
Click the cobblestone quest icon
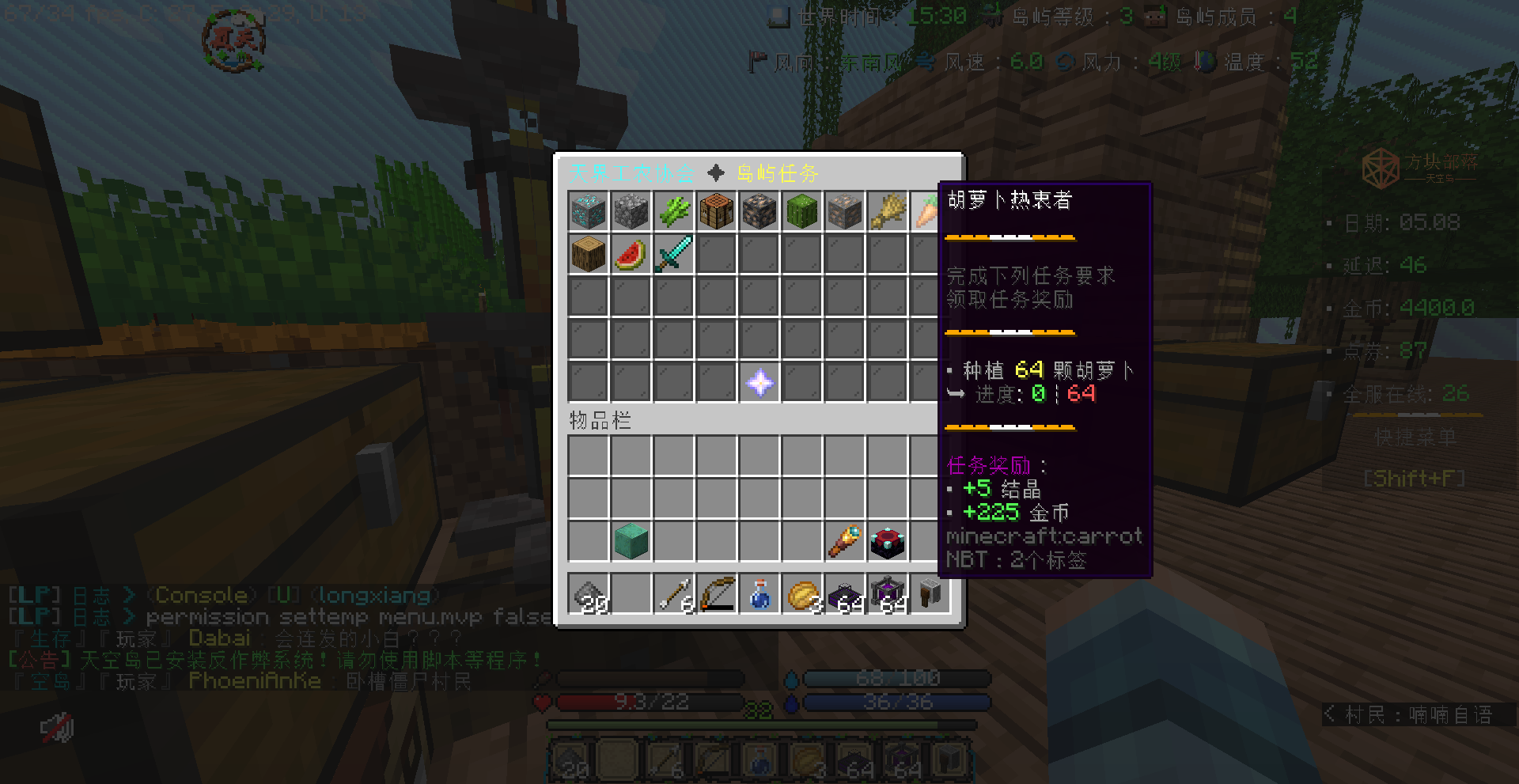(x=631, y=211)
